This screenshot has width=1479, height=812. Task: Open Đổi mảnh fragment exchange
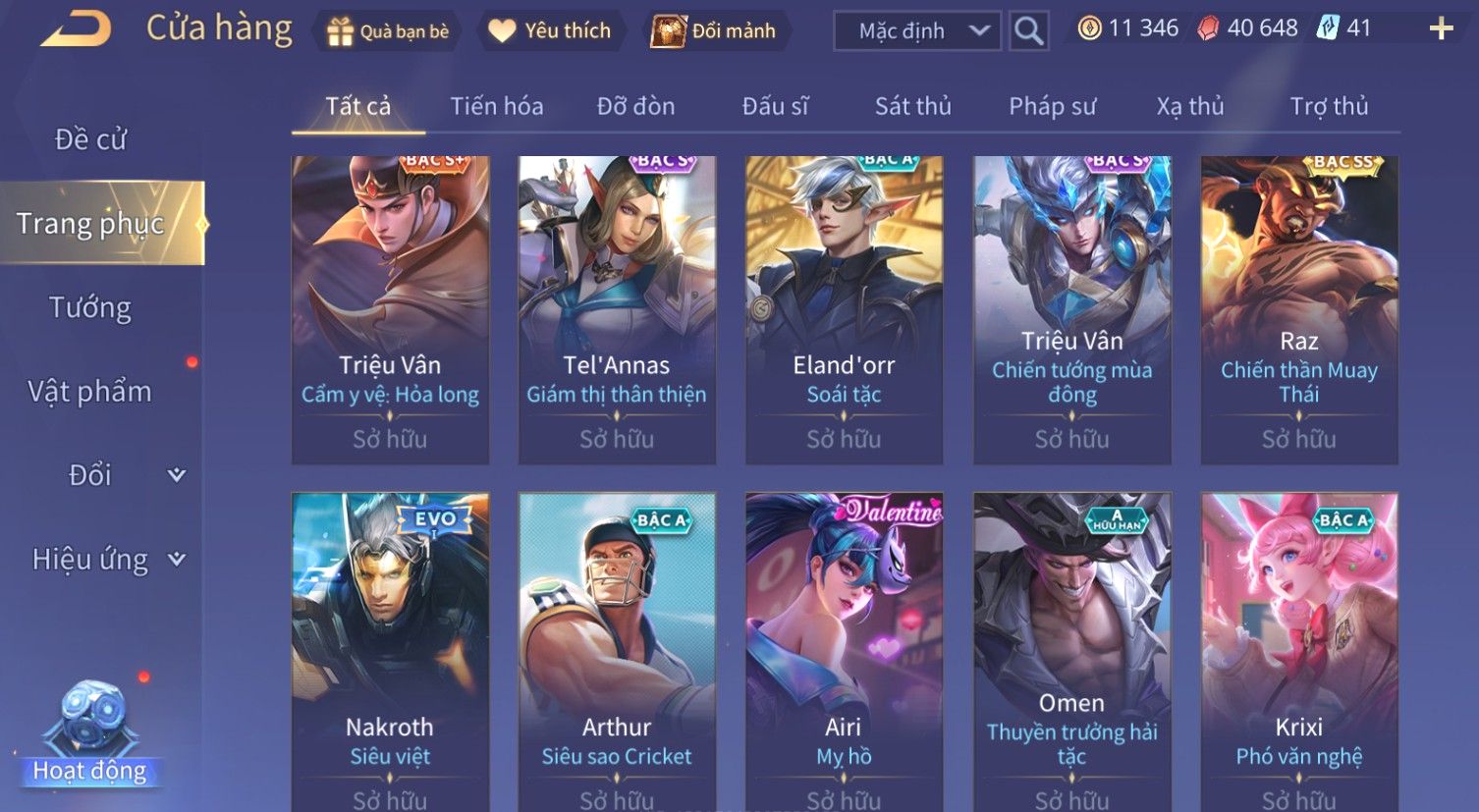[x=715, y=31]
